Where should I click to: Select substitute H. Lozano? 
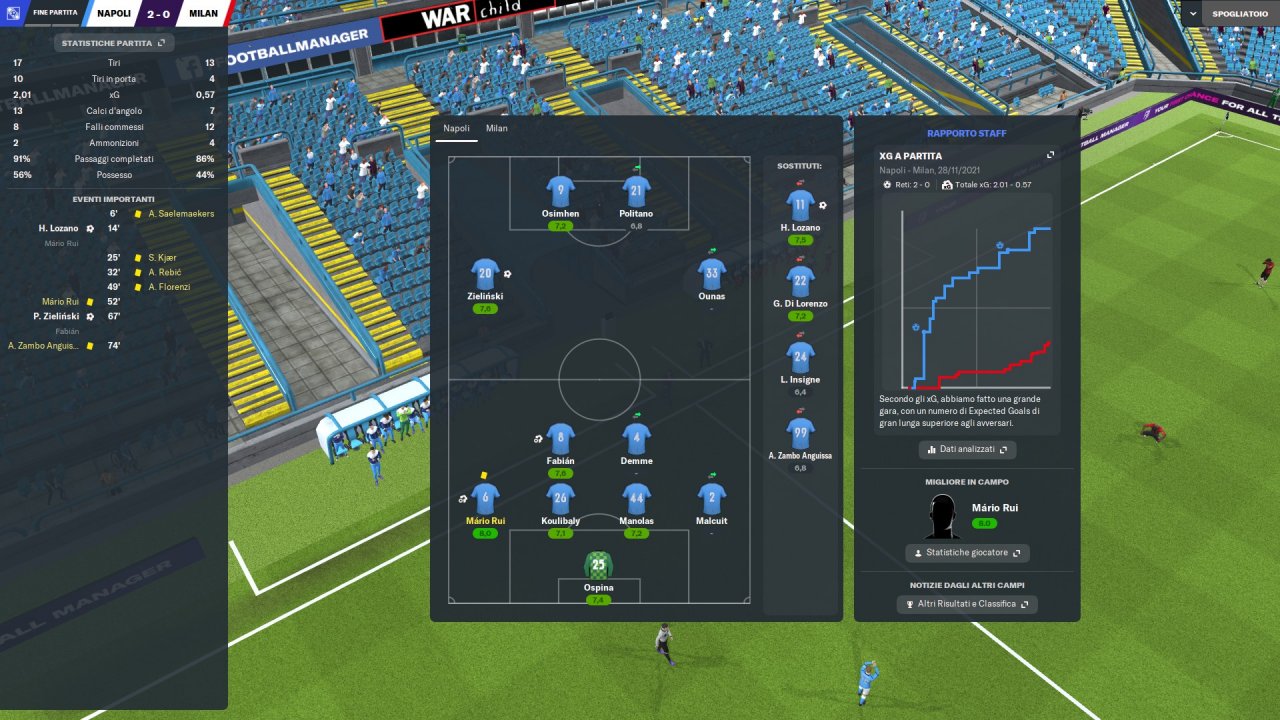(x=800, y=206)
